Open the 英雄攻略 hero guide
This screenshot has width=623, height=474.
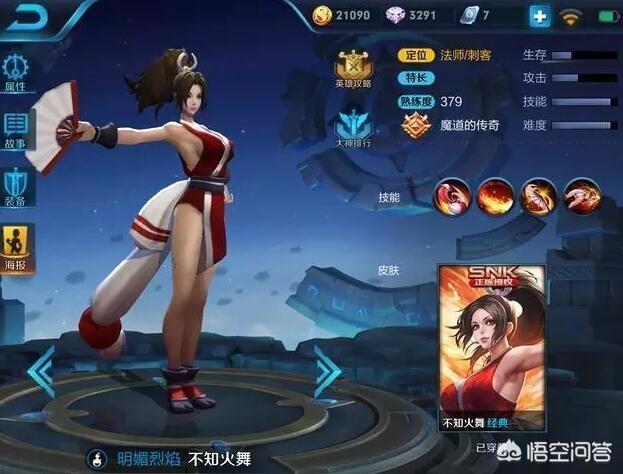click(x=353, y=67)
